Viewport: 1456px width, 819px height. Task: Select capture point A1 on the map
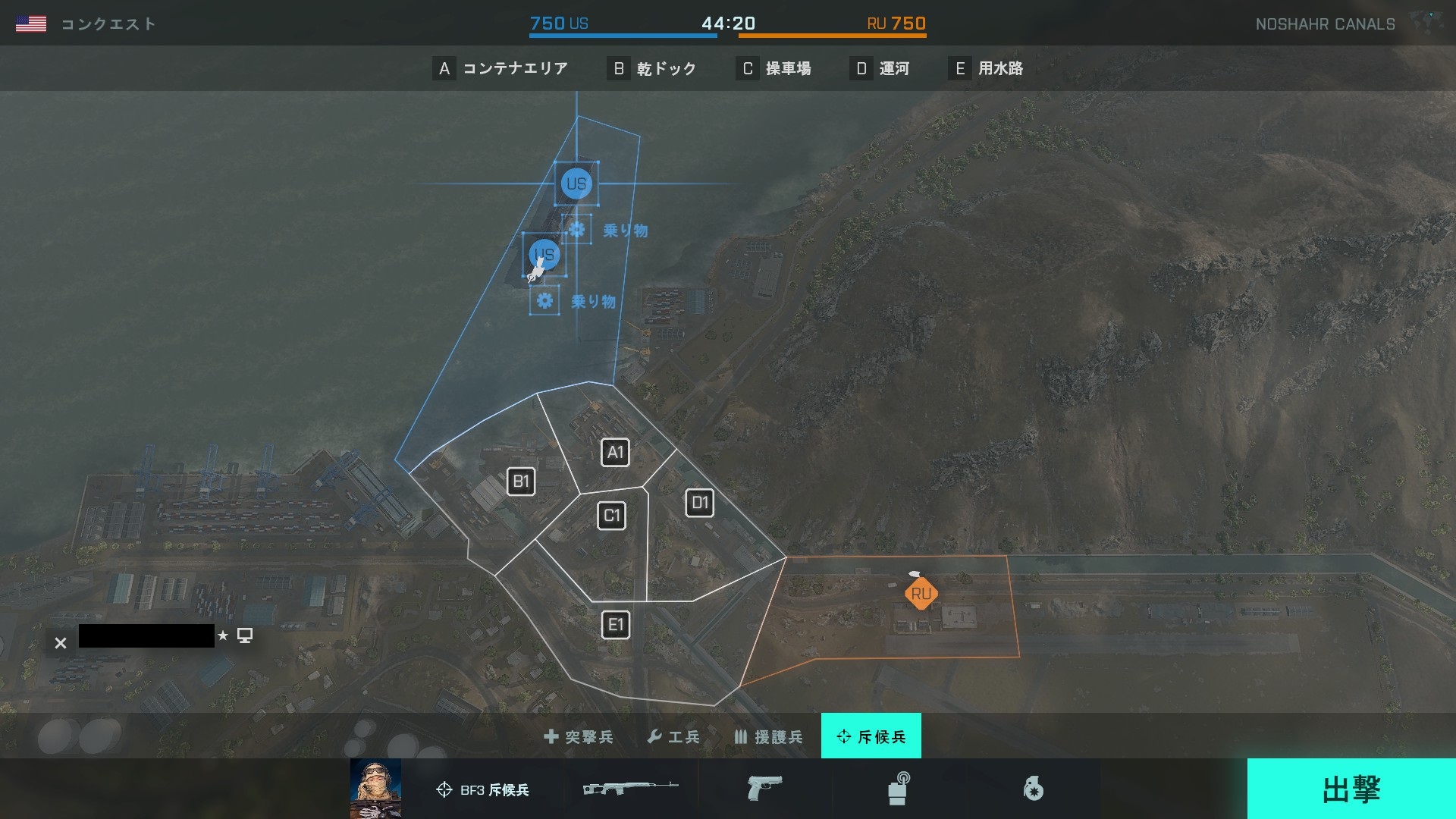(x=615, y=453)
